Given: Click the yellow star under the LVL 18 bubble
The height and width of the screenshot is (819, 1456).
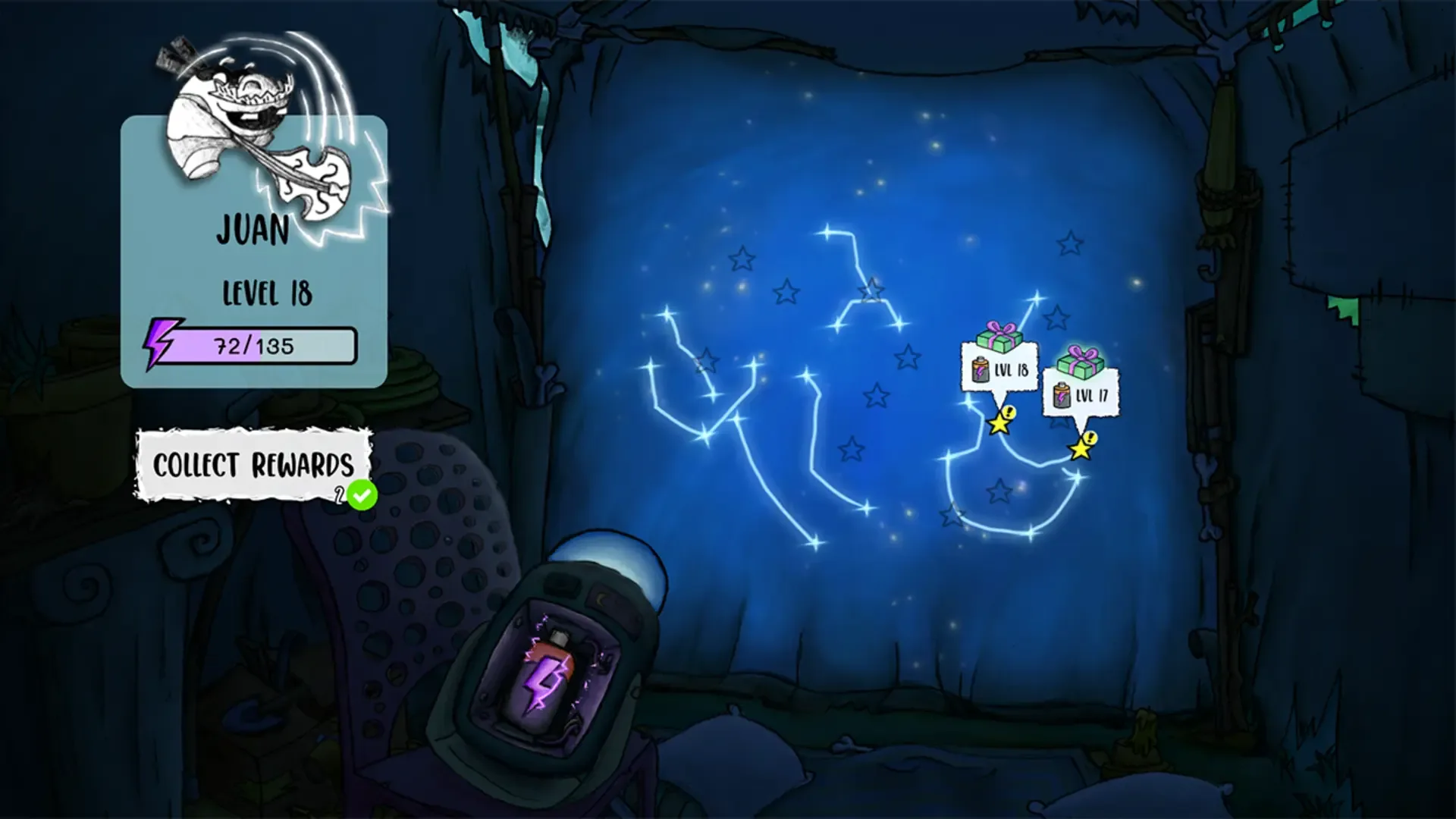Looking at the screenshot, I should [999, 428].
